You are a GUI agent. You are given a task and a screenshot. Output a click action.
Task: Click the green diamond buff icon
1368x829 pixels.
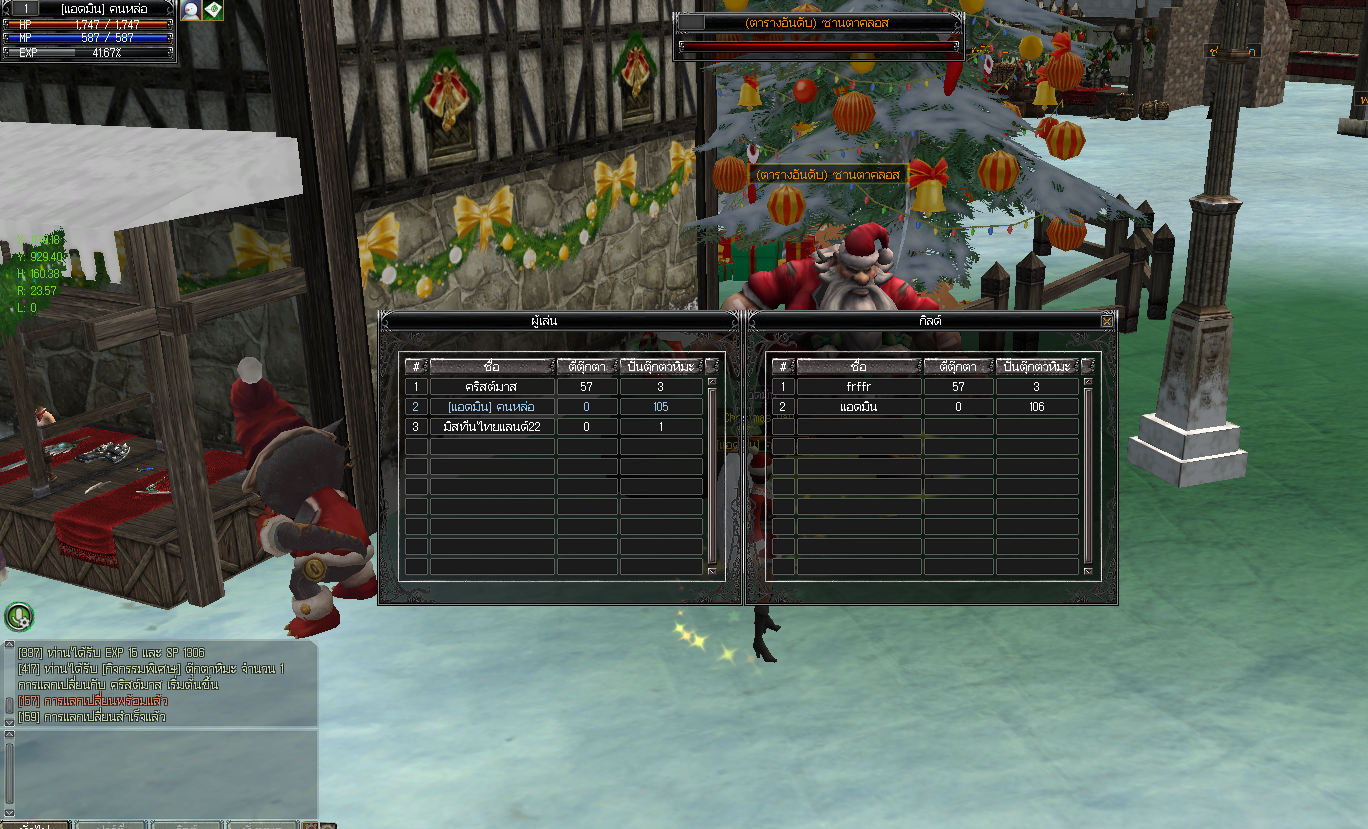pyautogui.click(x=213, y=10)
